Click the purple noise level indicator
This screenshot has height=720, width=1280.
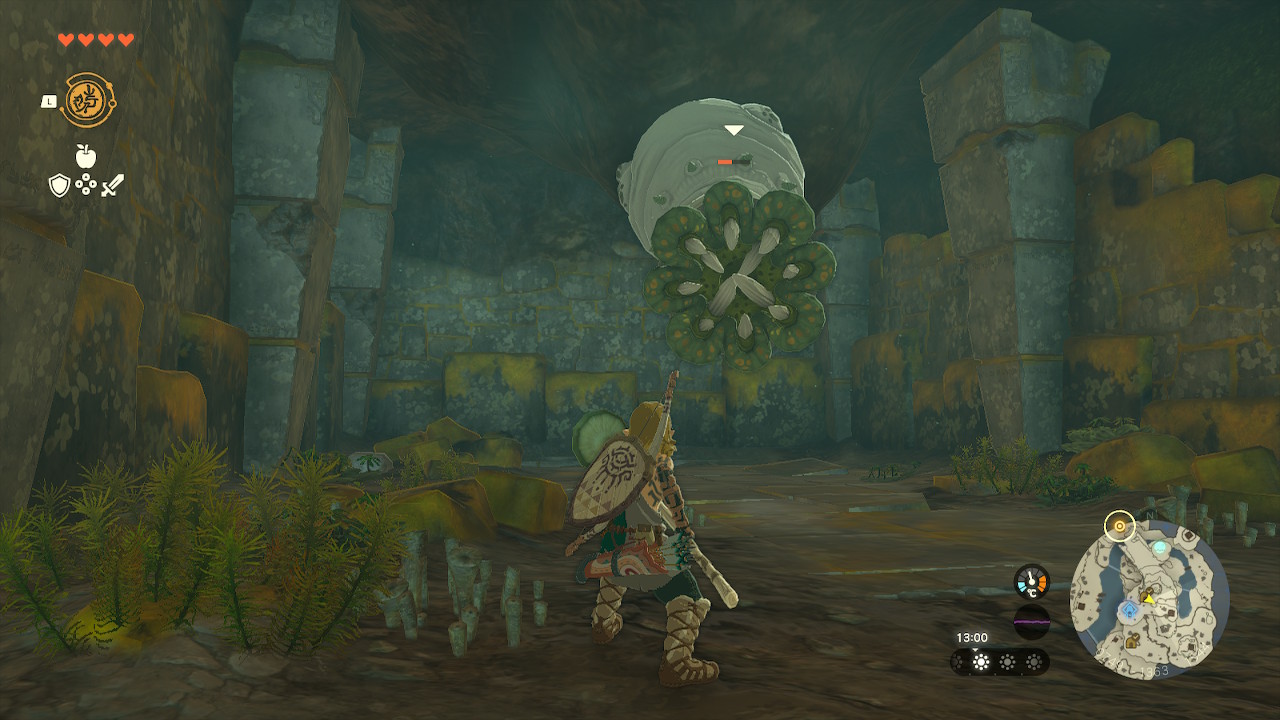pos(1031,621)
